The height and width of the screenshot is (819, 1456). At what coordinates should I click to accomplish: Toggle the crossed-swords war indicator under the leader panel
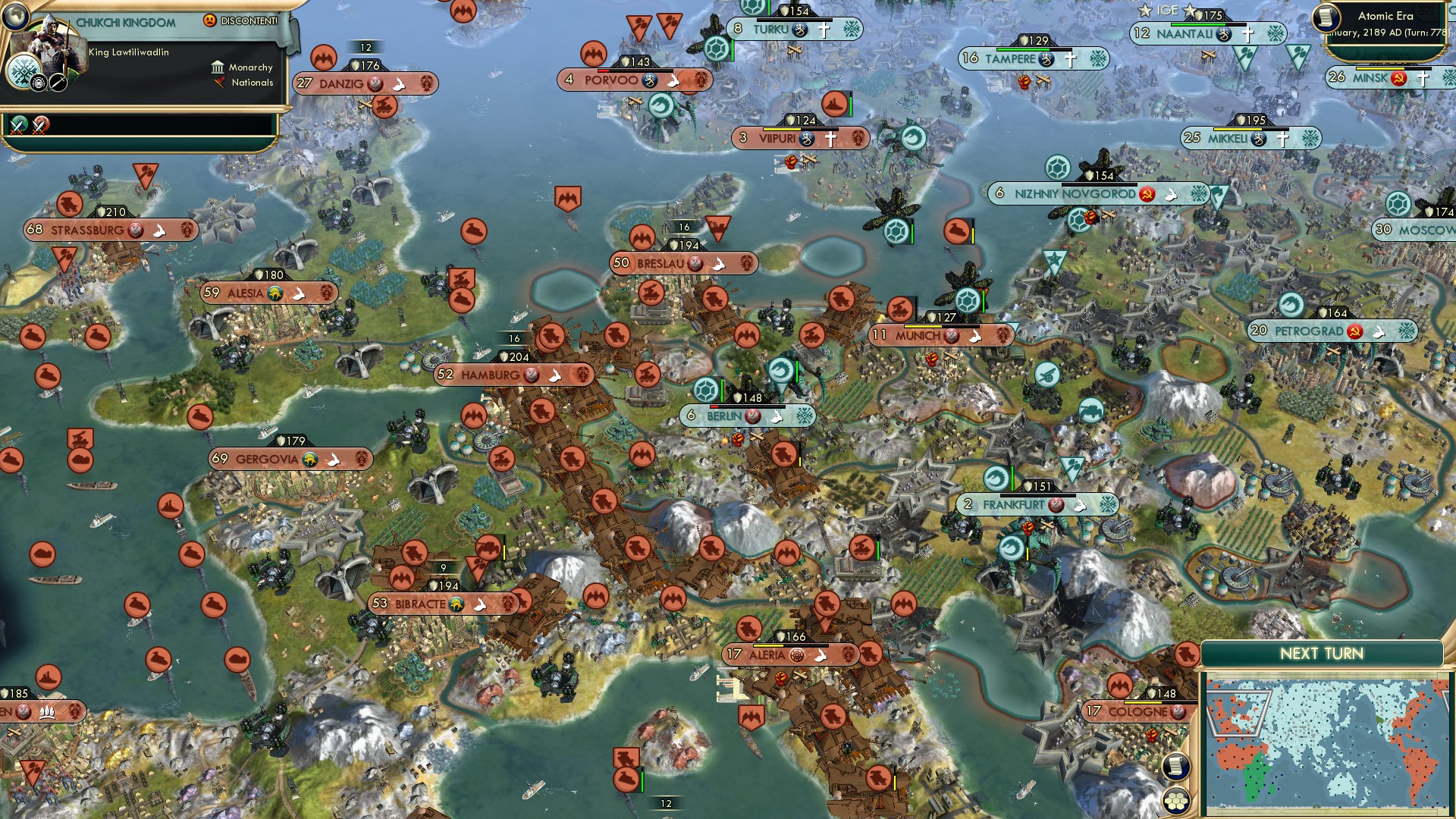(17, 124)
